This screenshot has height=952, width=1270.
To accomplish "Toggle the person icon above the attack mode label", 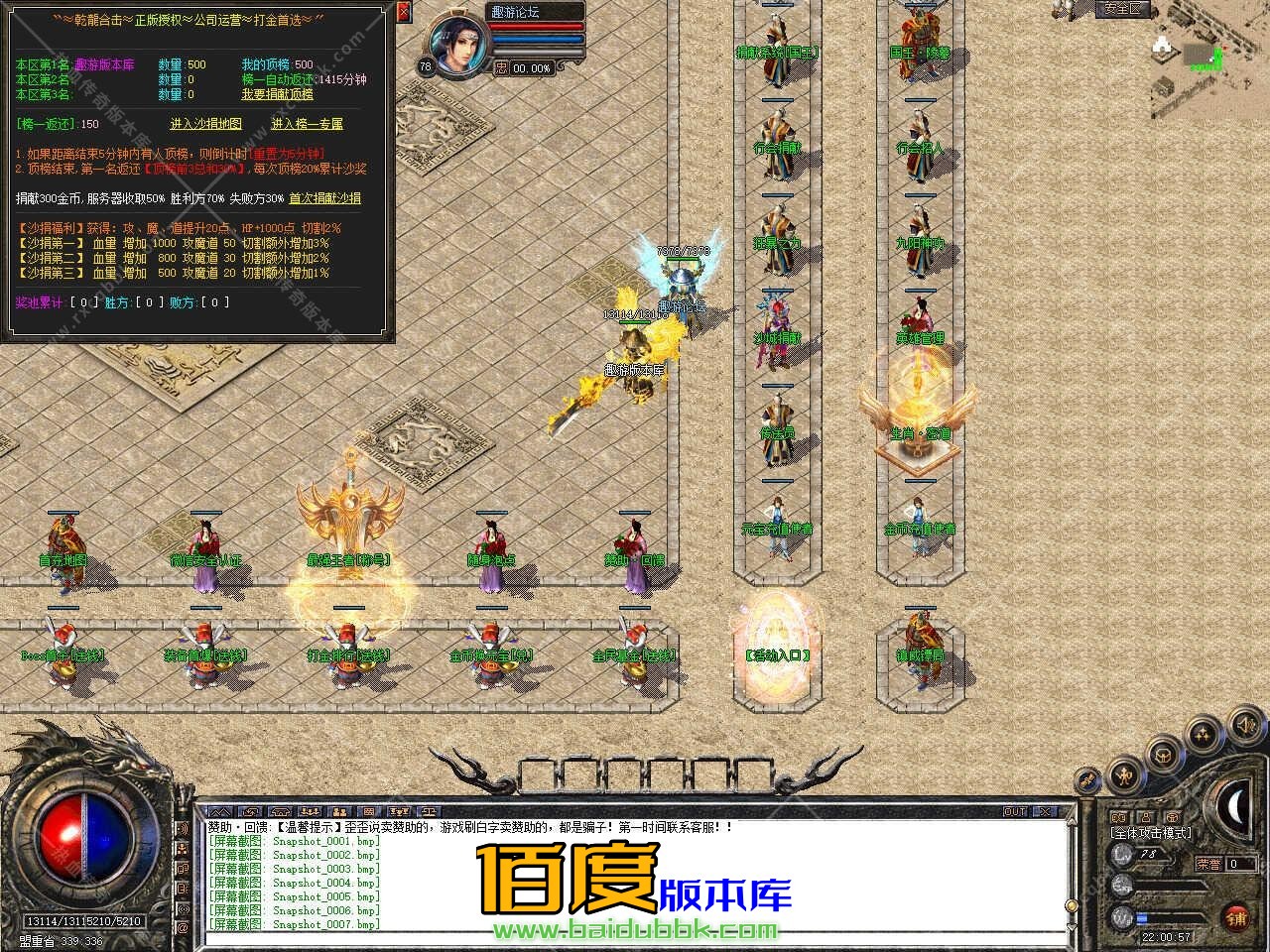I will pos(1146,816).
